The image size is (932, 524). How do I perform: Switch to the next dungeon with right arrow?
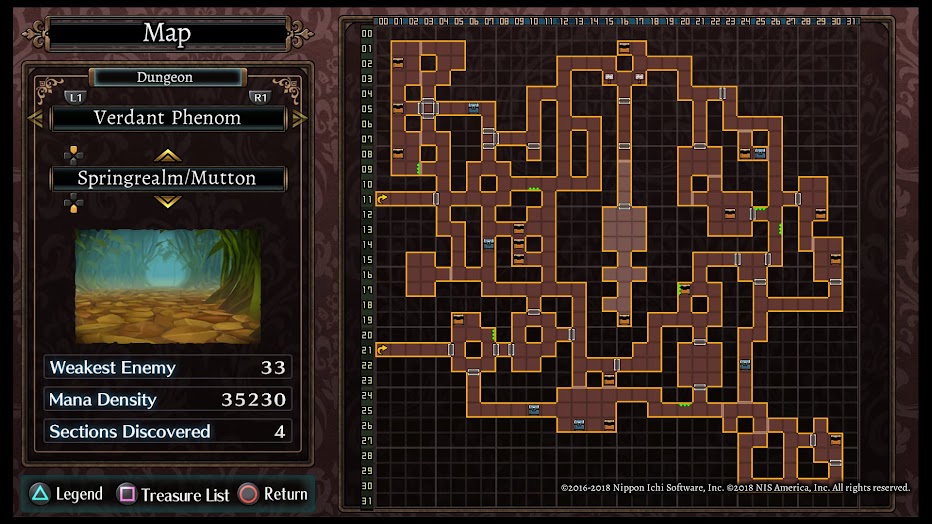(299, 118)
